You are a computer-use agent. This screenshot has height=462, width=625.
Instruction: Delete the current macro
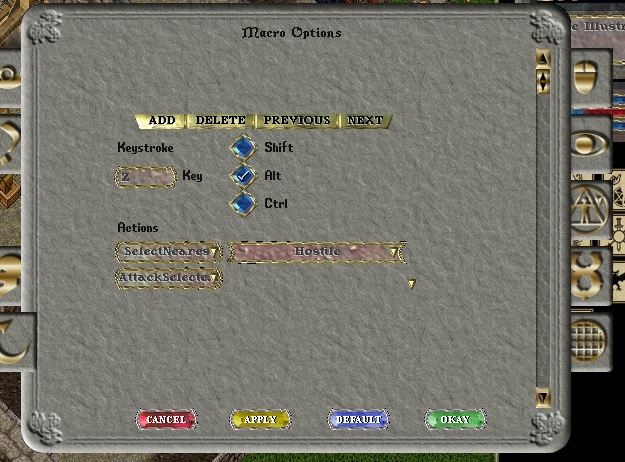pyautogui.click(x=220, y=121)
